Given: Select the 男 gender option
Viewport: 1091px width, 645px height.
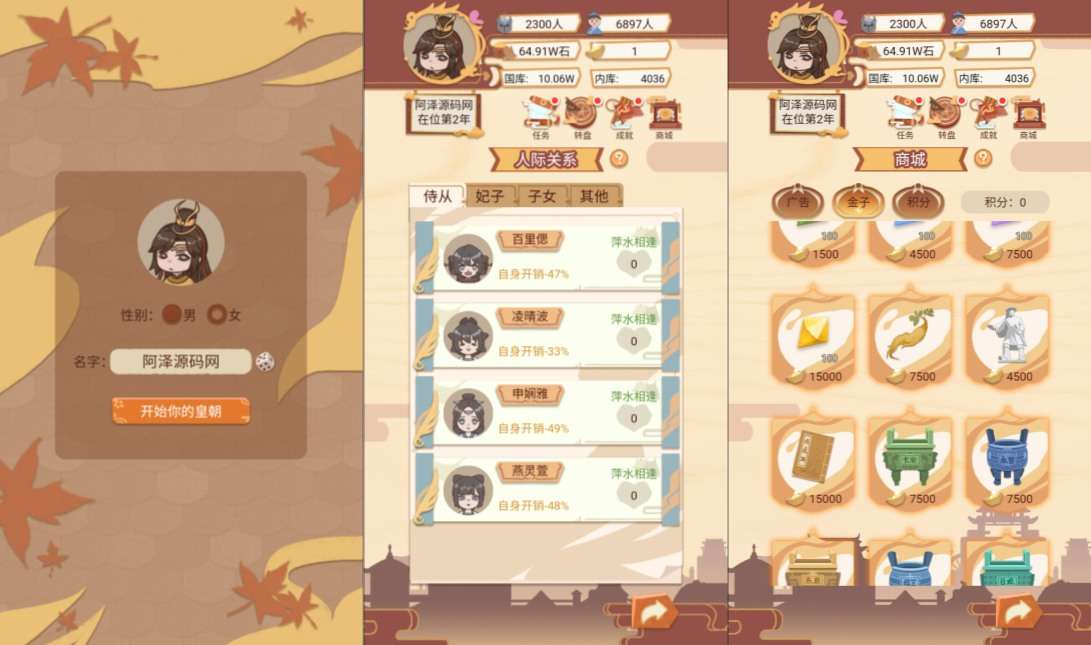Looking at the screenshot, I should pos(172,315).
